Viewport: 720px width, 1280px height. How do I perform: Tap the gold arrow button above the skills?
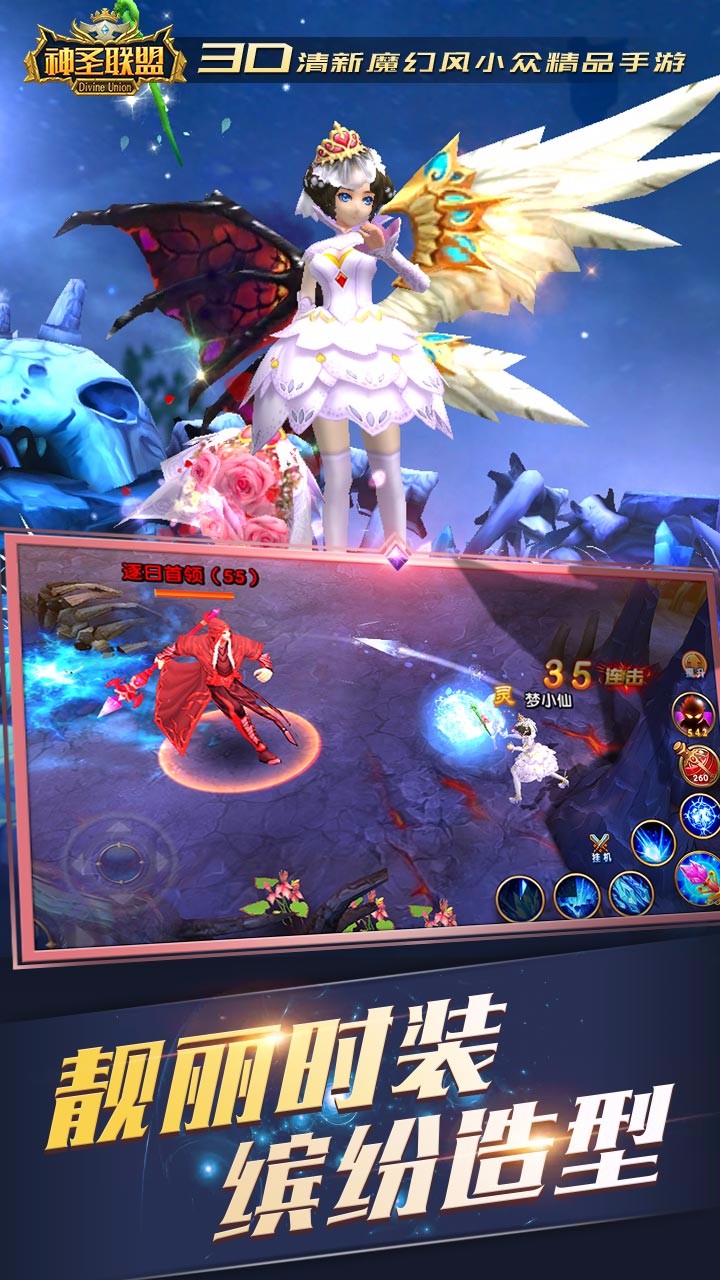[x=693, y=663]
